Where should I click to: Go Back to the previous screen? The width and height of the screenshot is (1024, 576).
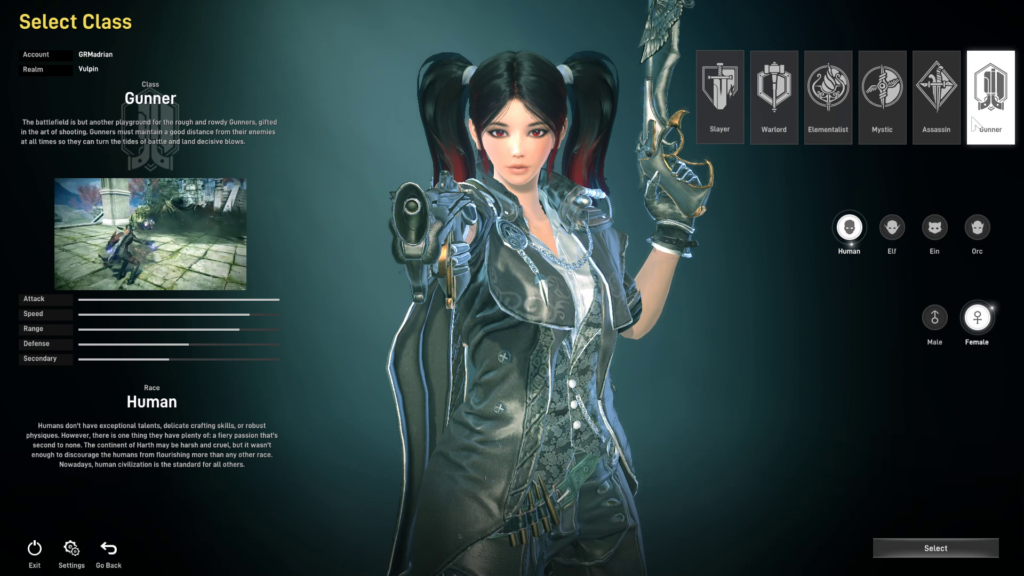click(108, 548)
